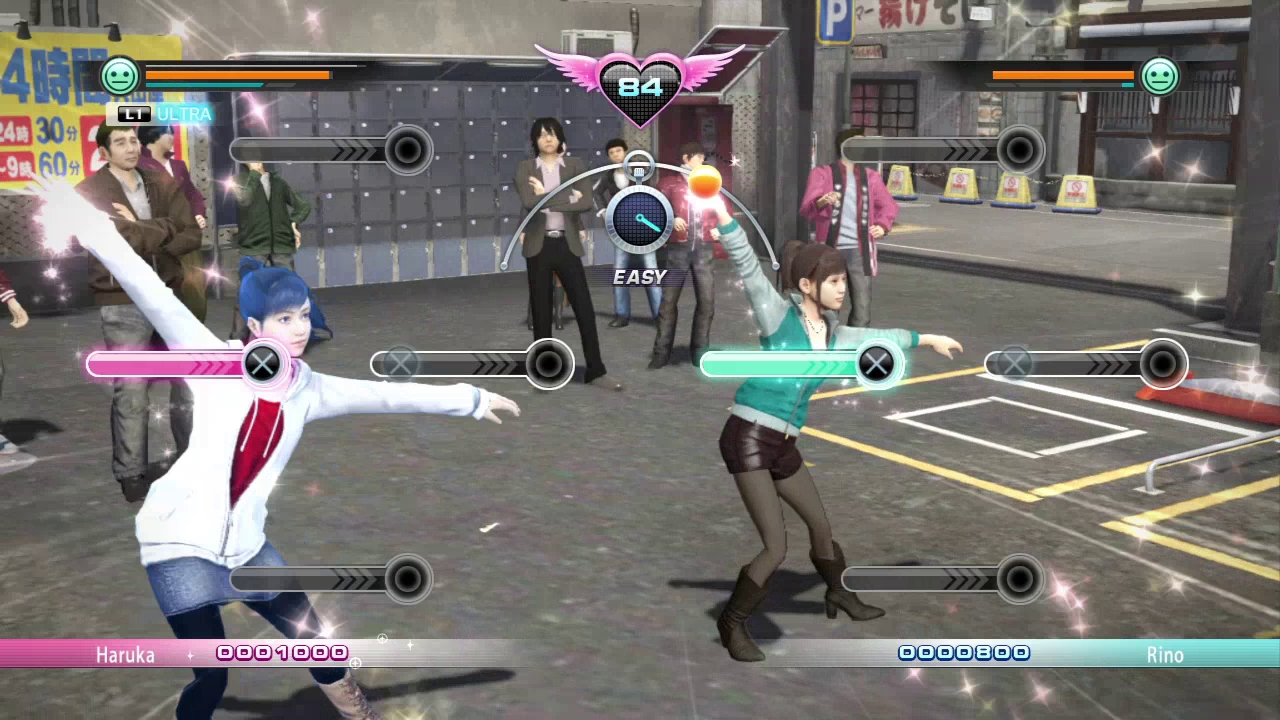The image size is (1280, 720).
Task: Hit the glowing teal note lane target
Action: click(877, 365)
